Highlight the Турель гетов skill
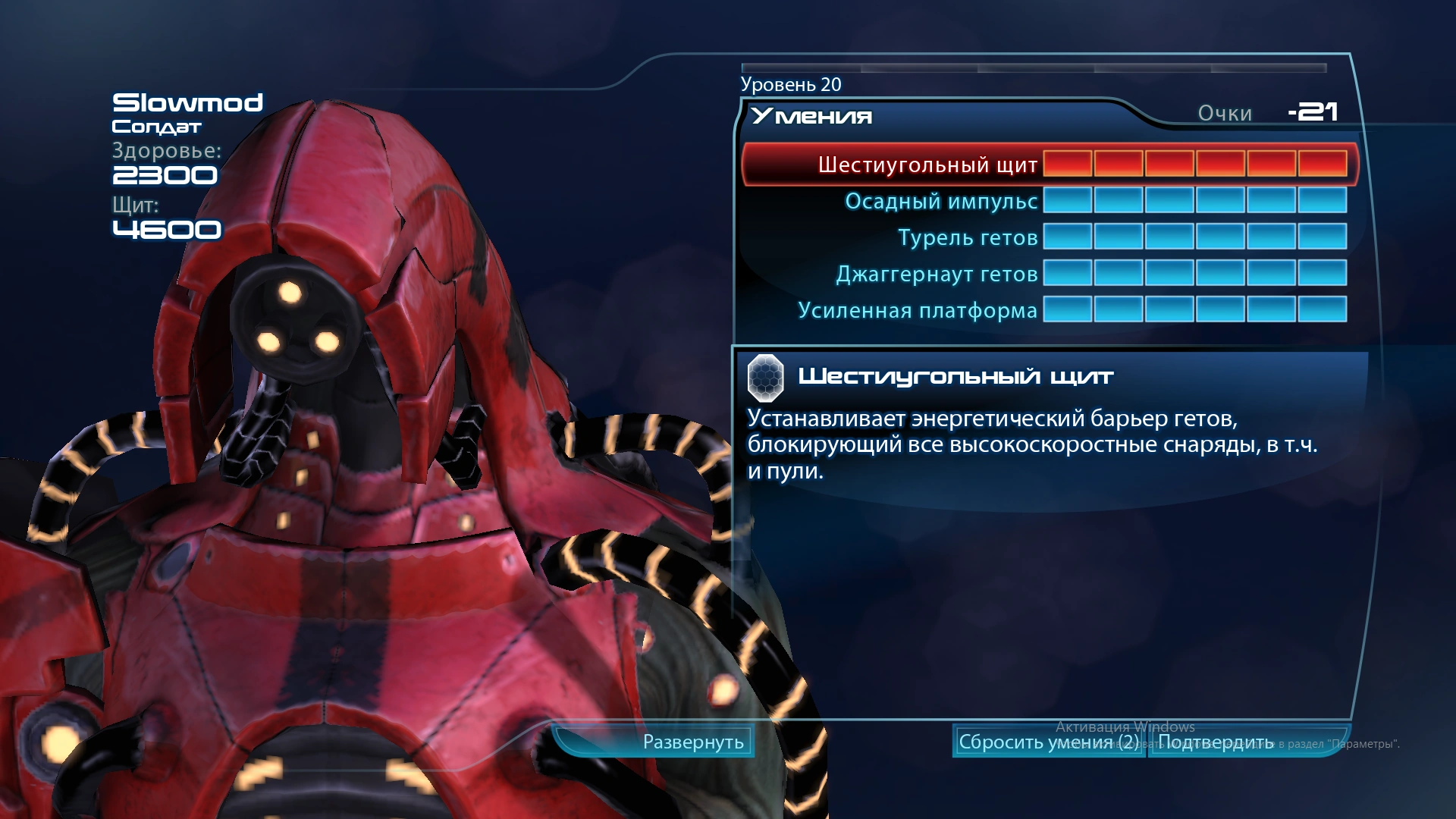The height and width of the screenshot is (819, 1456). coord(968,237)
